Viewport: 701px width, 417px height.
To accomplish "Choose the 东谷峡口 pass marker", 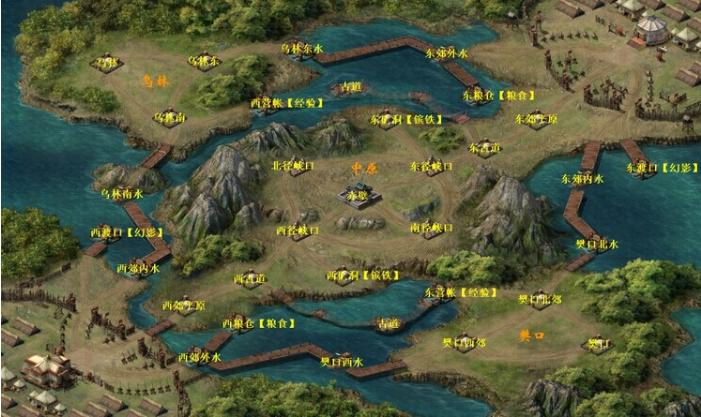I will pyautogui.click(x=432, y=166).
